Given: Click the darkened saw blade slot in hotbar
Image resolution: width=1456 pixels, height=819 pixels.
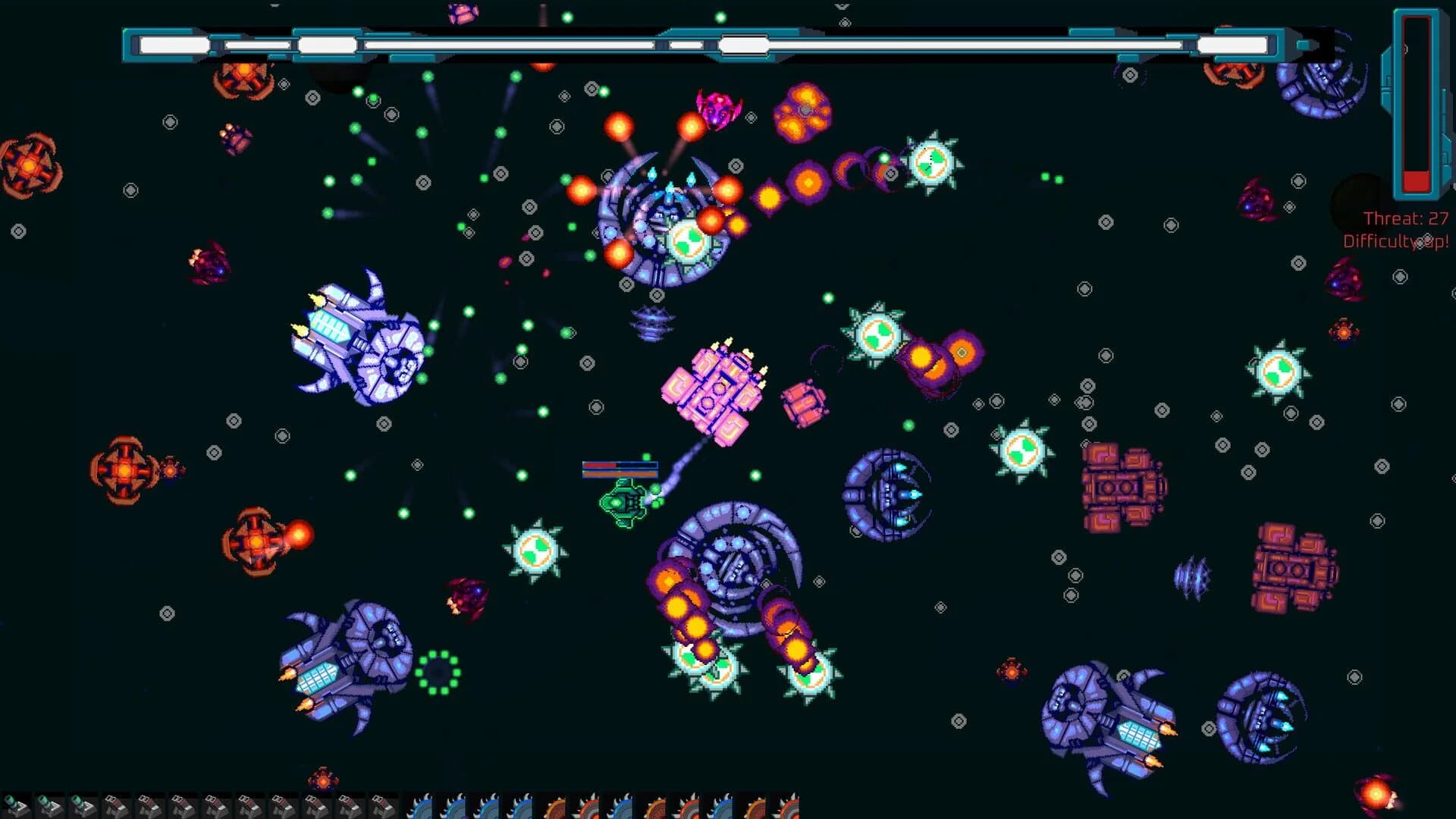Looking at the screenshot, I should point(655,805).
